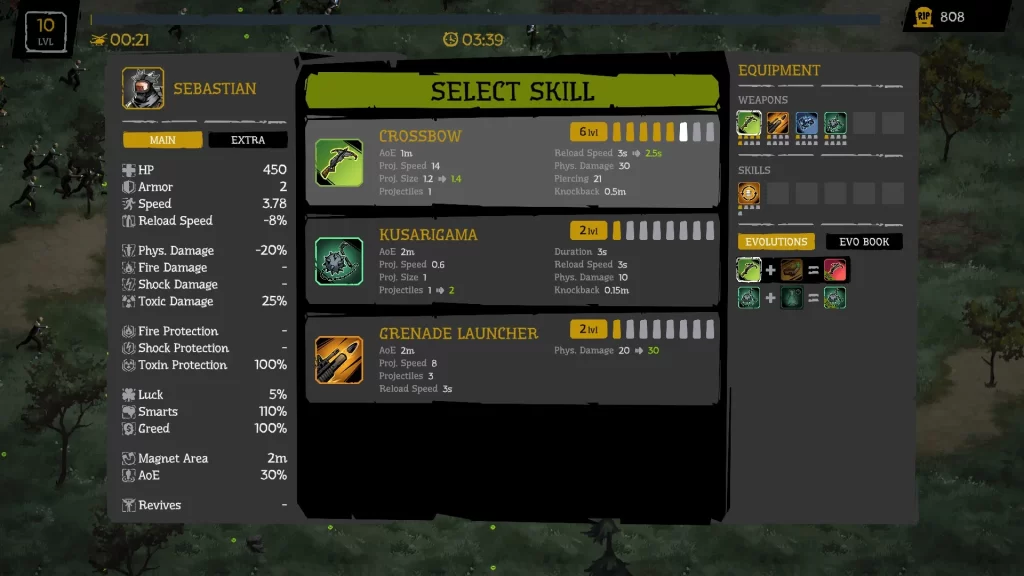Show the Evolutions tab
1024x576 pixels.
776,242
